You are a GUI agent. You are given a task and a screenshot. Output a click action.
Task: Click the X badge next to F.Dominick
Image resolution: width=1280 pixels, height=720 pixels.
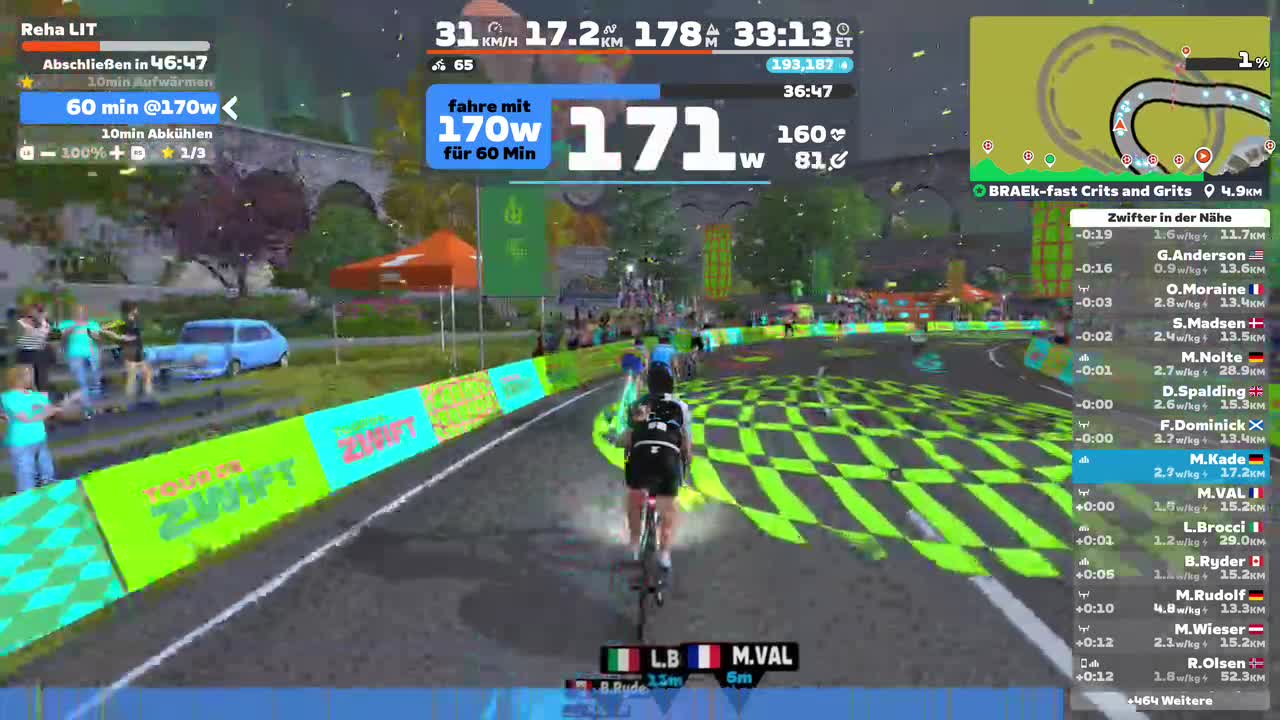pos(1256,425)
